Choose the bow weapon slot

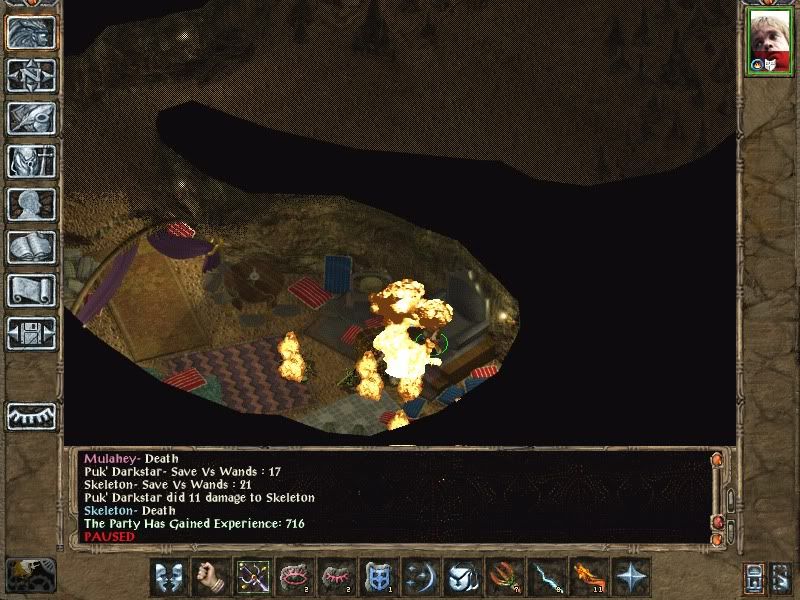tap(252, 577)
